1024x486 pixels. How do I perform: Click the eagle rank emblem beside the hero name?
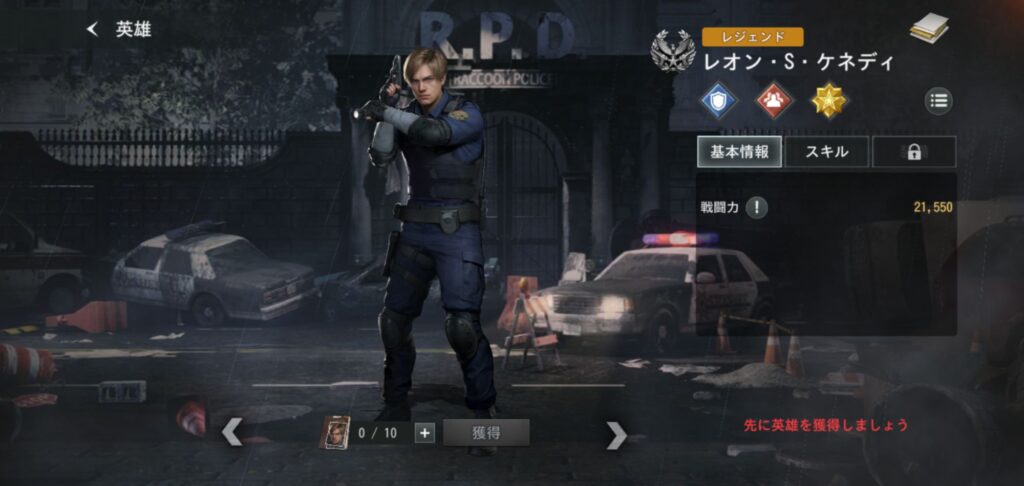click(x=672, y=50)
